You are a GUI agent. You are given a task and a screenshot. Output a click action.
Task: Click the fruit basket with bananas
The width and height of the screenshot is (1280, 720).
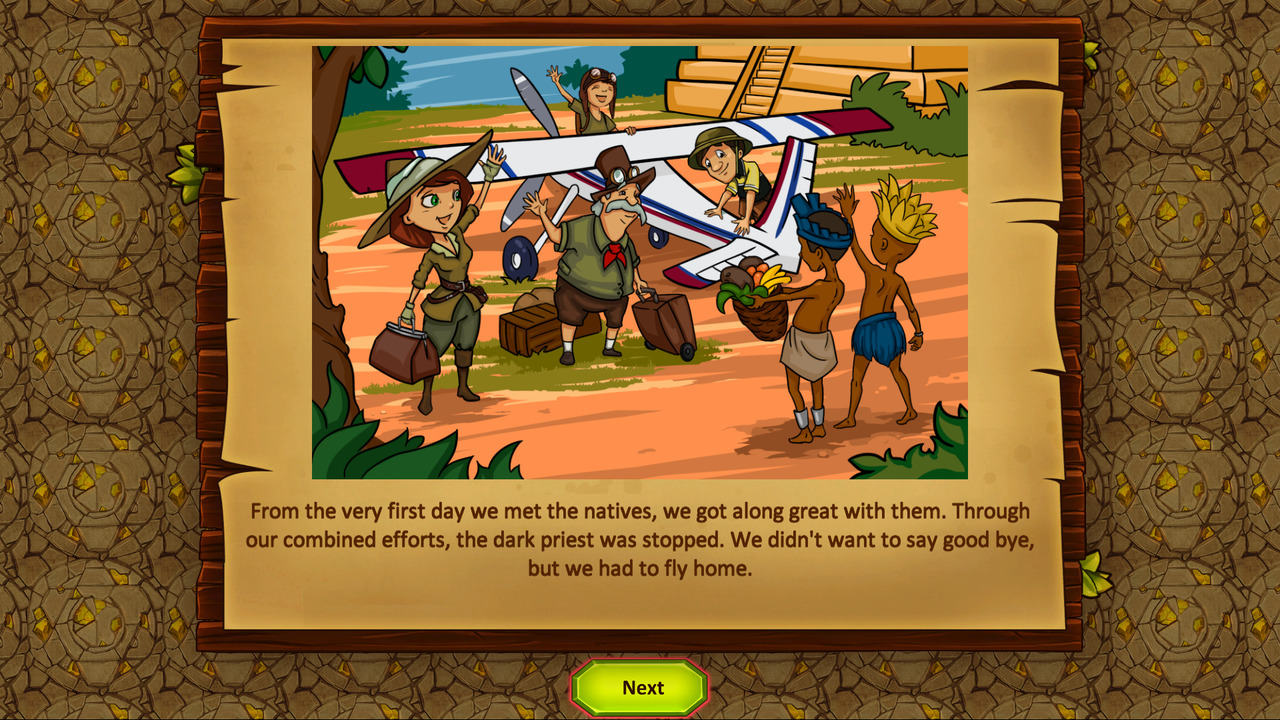pyautogui.click(x=758, y=295)
